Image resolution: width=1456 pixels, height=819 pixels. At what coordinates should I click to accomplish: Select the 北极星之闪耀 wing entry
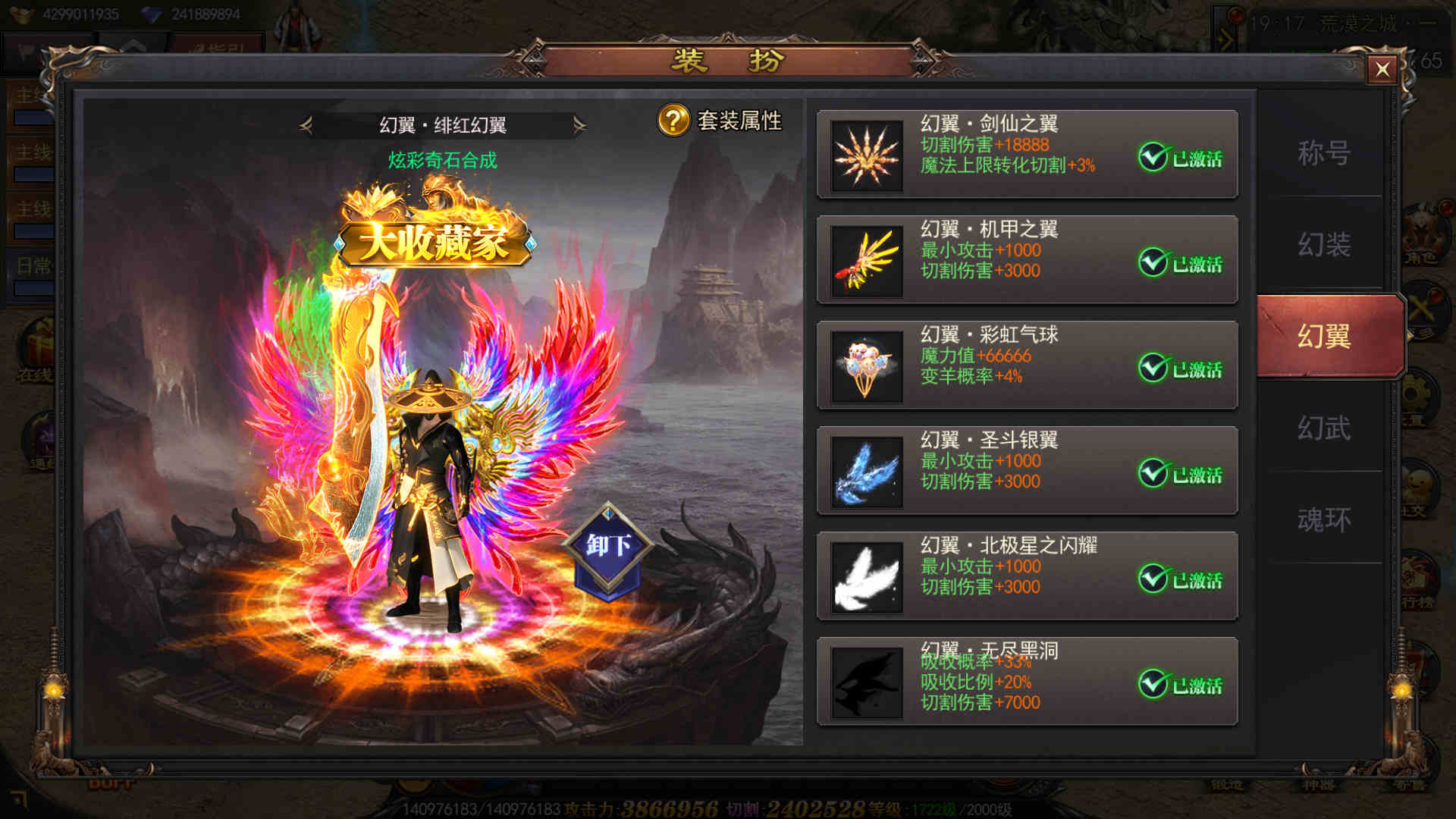(x=1026, y=576)
